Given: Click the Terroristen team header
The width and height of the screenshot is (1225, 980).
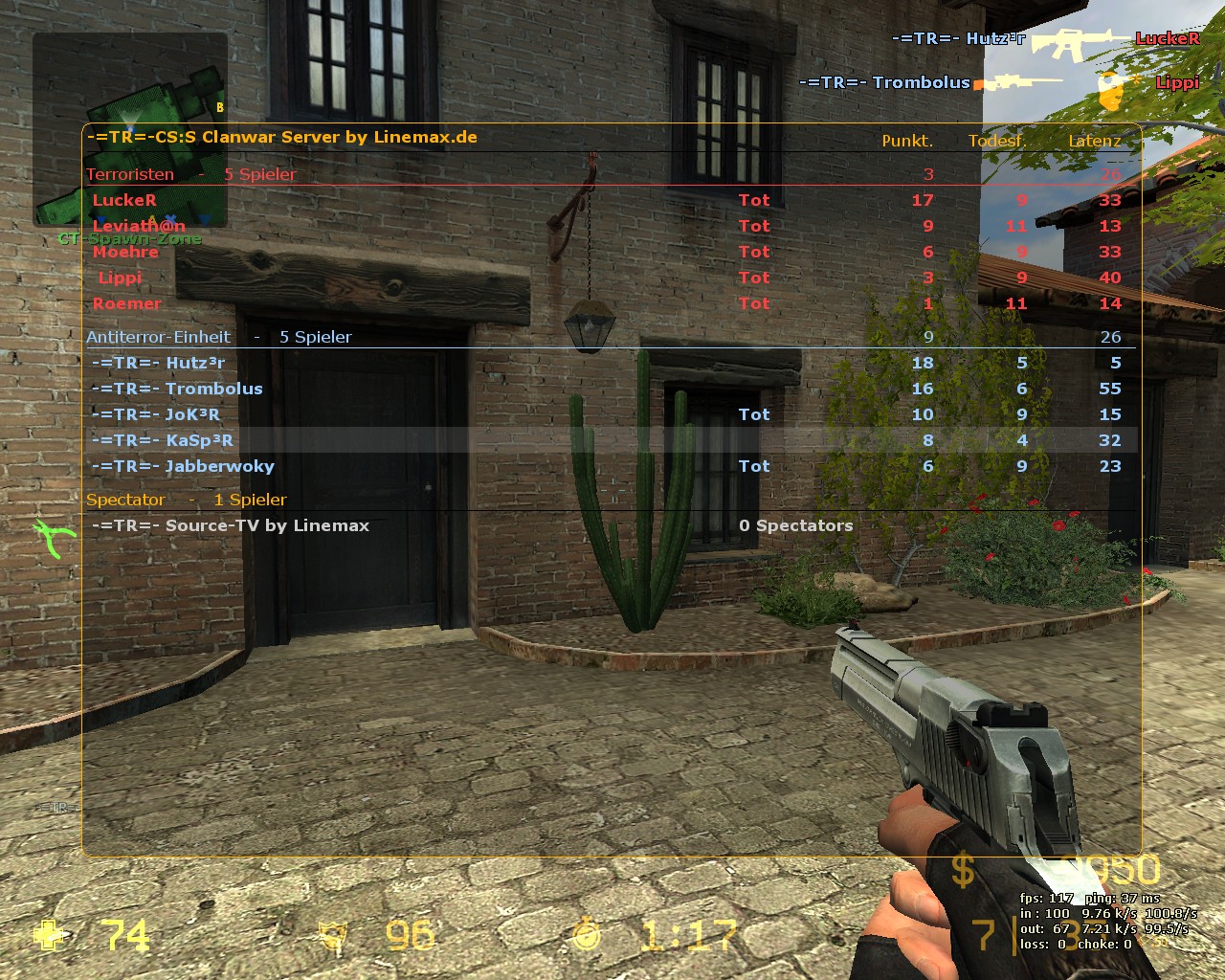Looking at the screenshot, I should pyautogui.click(x=130, y=174).
